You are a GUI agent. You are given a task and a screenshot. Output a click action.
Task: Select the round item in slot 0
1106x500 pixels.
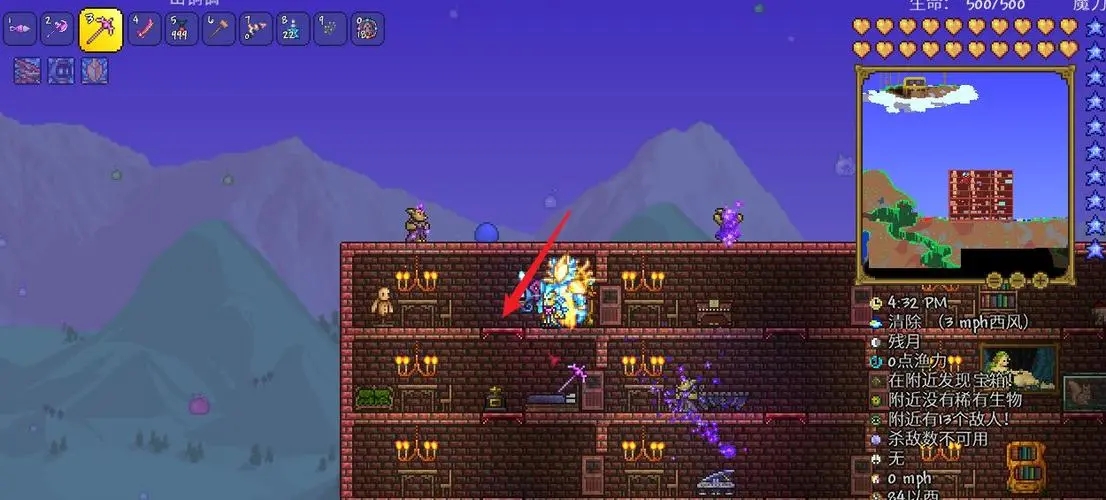(x=367, y=29)
